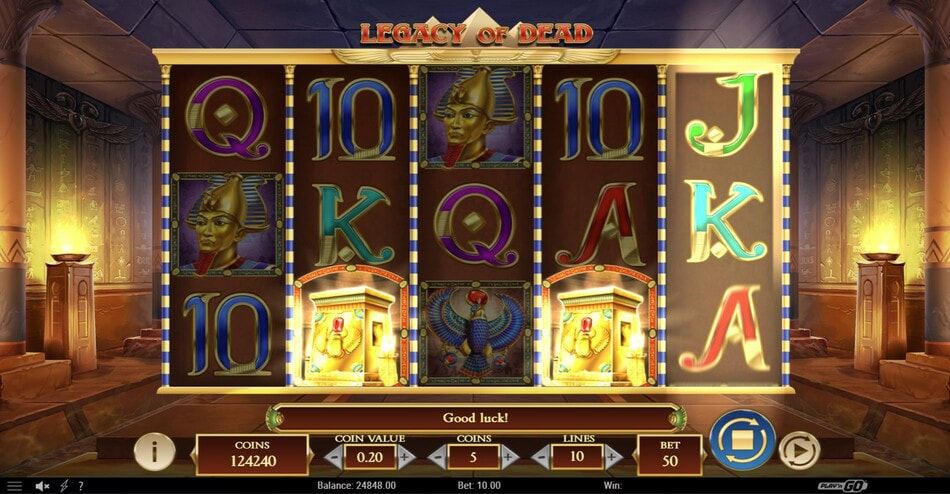Open the paytable info button
950x494 pixels.
click(x=153, y=452)
